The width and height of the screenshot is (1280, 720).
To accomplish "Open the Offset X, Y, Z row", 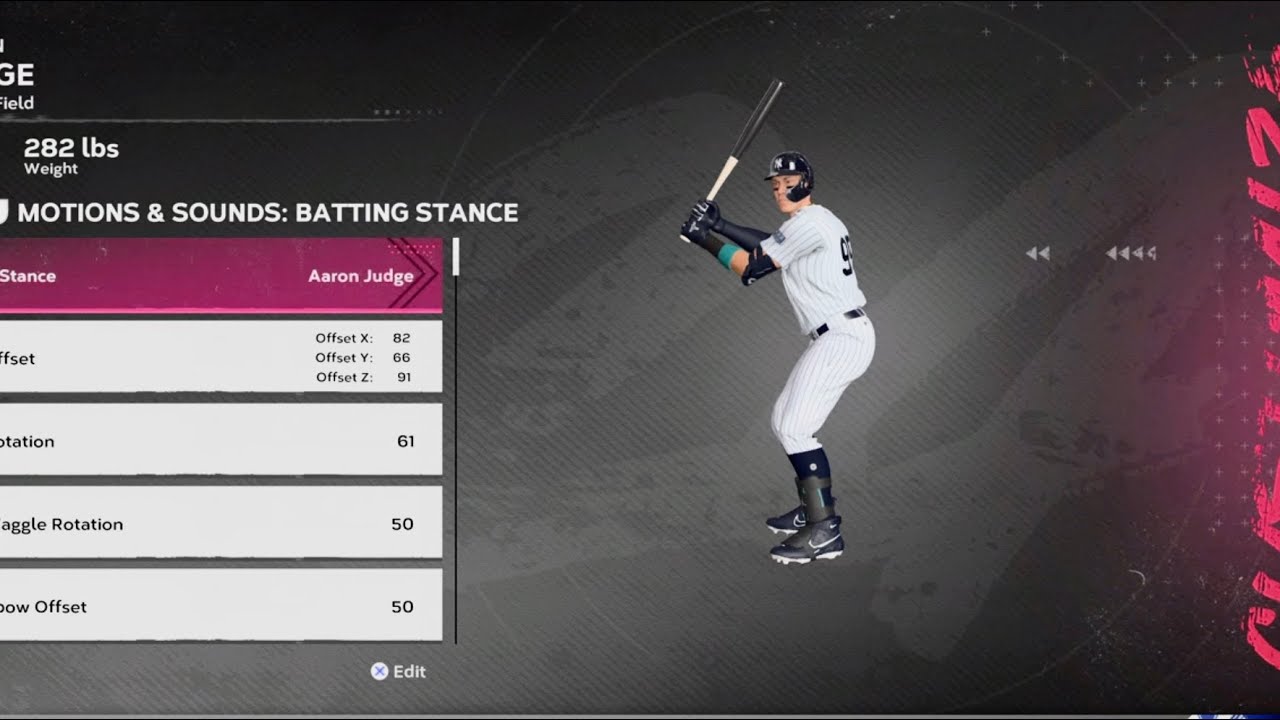I will click(x=220, y=357).
